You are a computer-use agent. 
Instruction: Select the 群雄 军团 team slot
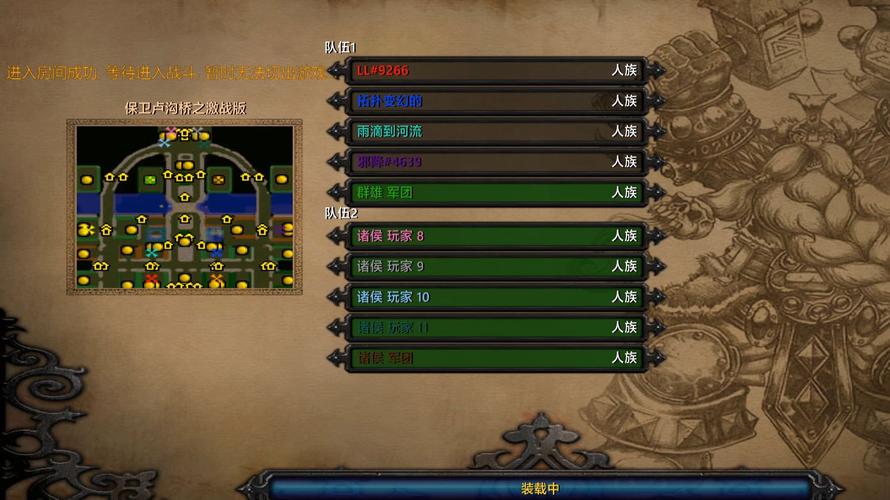coord(496,192)
